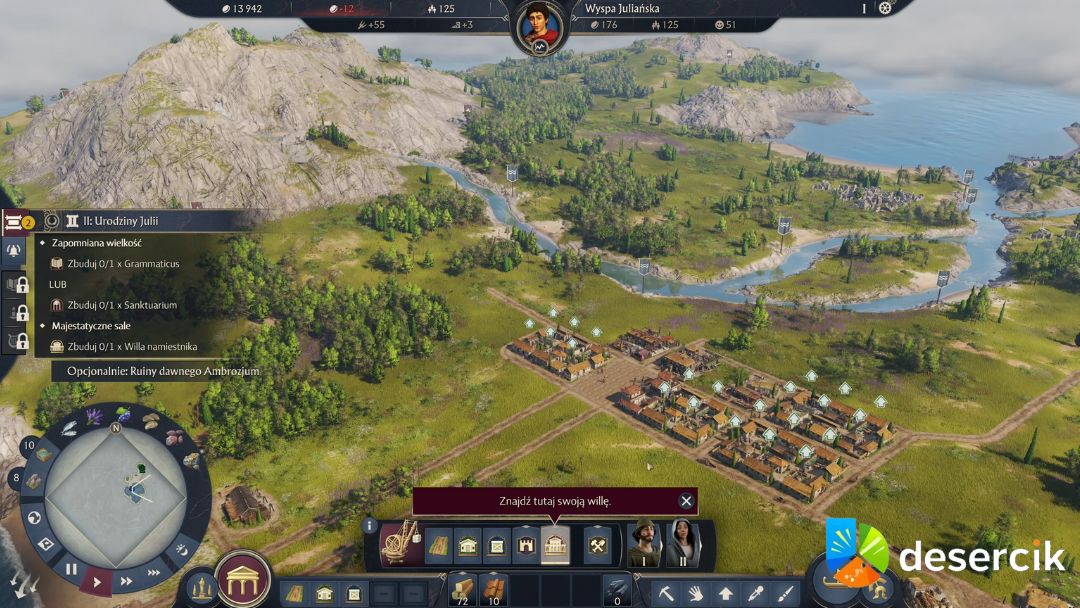The height and width of the screenshot is (608, 1080).
Task: Set game speed to triple fast-forward
Action: coord(153,572)
